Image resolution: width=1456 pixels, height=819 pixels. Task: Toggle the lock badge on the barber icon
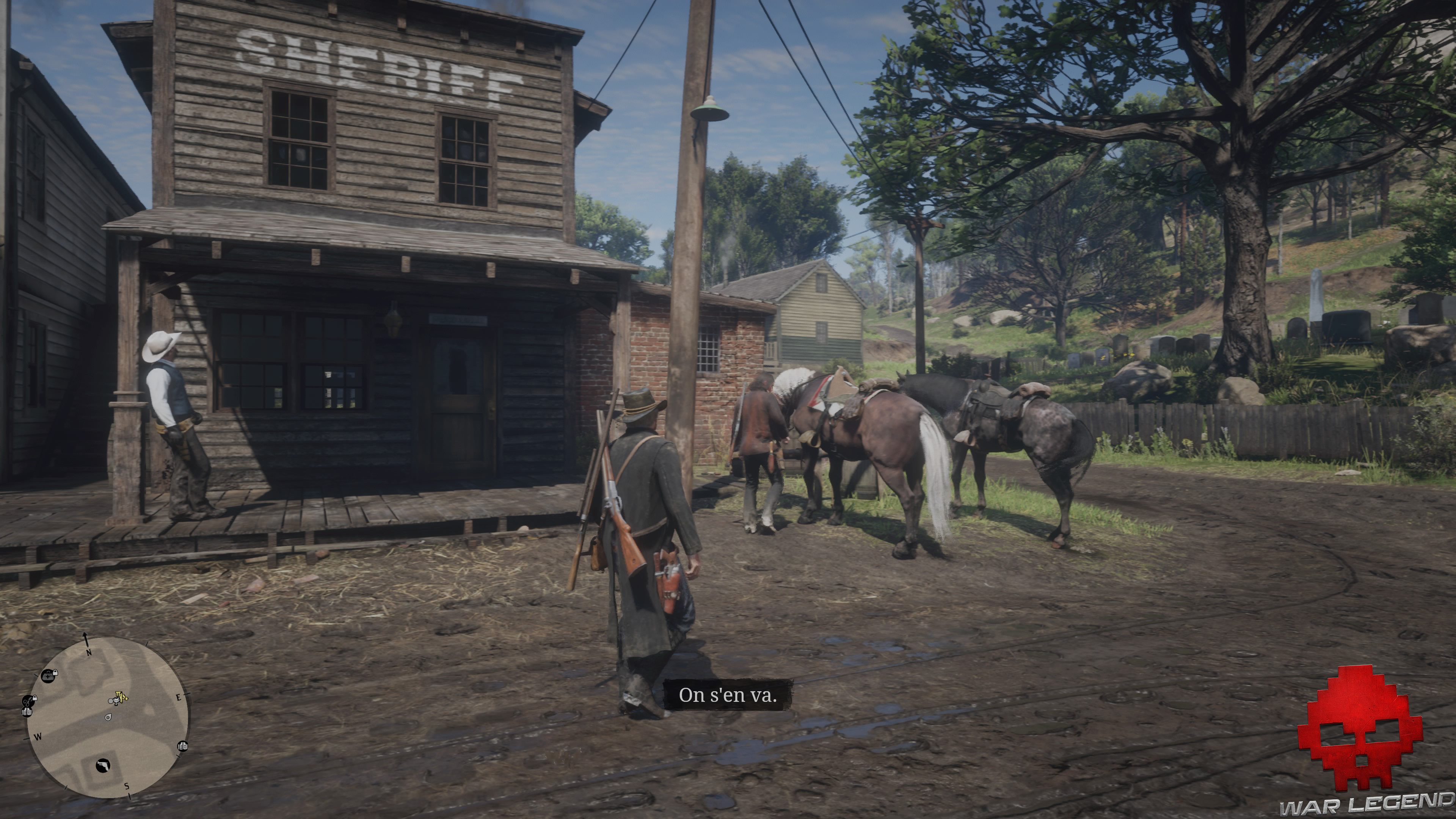click(x=35, y=698)
